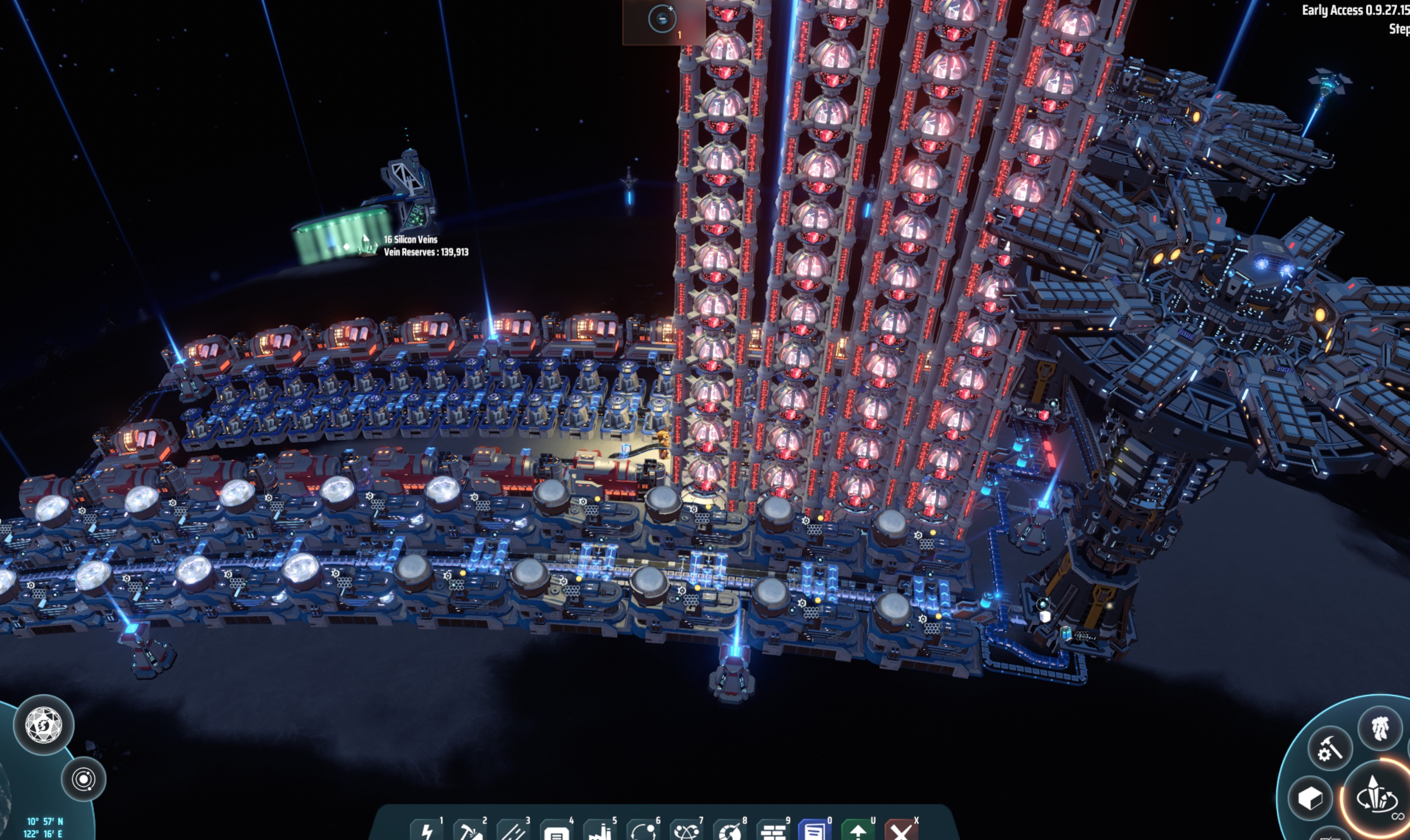Screen dimensions: 1410x840
Task: Select the foundation tool on hotkey 9
Action: 774,832
